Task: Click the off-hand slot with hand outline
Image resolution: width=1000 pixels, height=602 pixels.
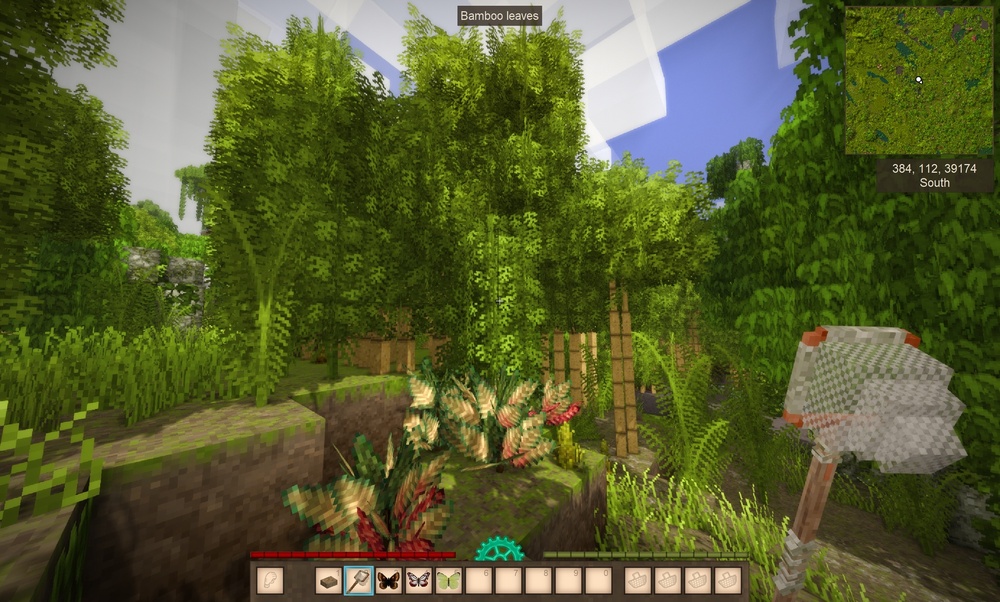Action: pyautogui.click(x=269, y=580)
